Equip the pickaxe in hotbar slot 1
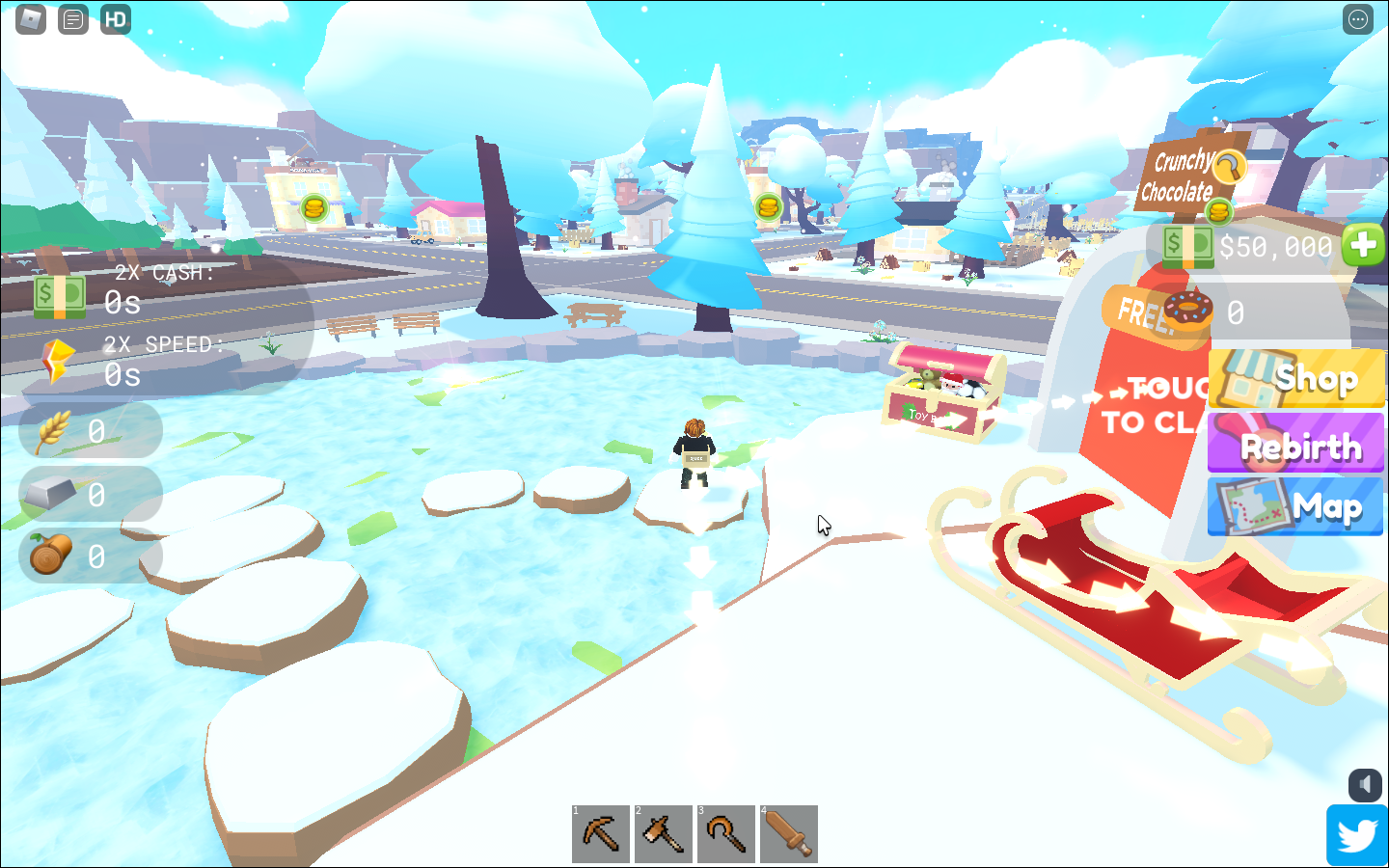Image resolution: width=1389 pixels, height=868 pixels. [x=600, y=833]
